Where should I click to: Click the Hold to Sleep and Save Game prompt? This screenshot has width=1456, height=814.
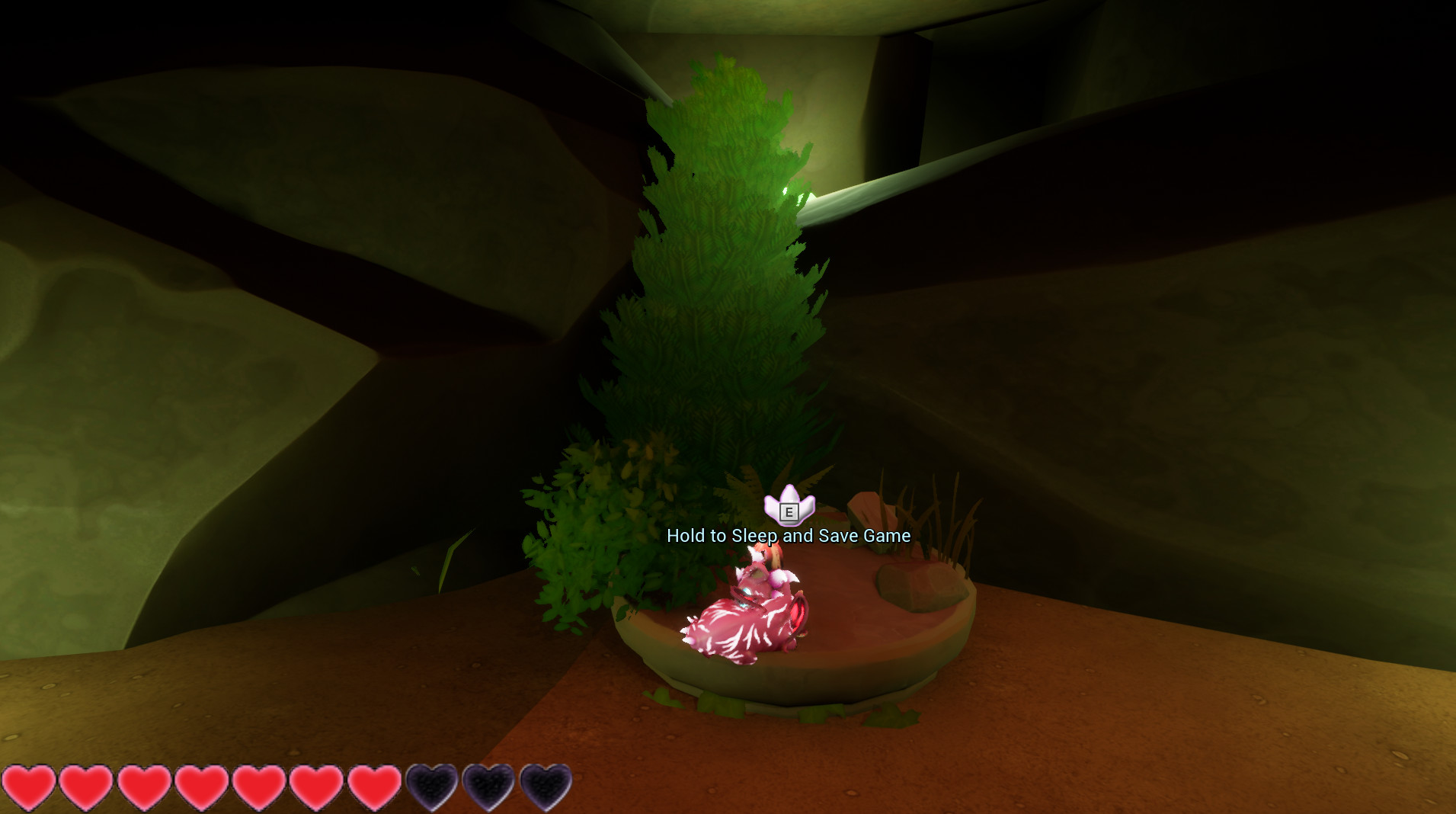point(788,536)
